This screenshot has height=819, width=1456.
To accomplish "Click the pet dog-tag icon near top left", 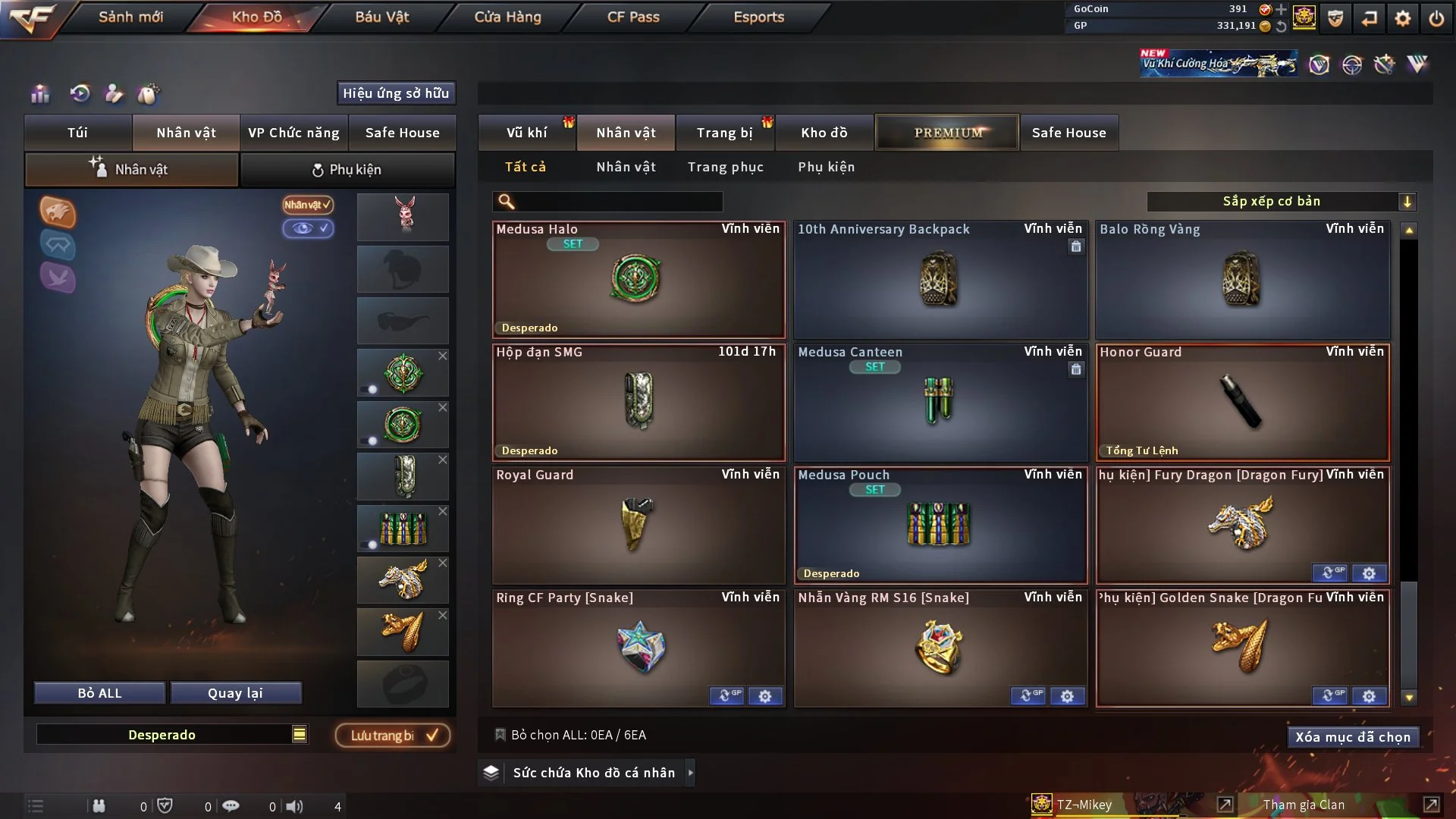I will [x=149, y=94].
